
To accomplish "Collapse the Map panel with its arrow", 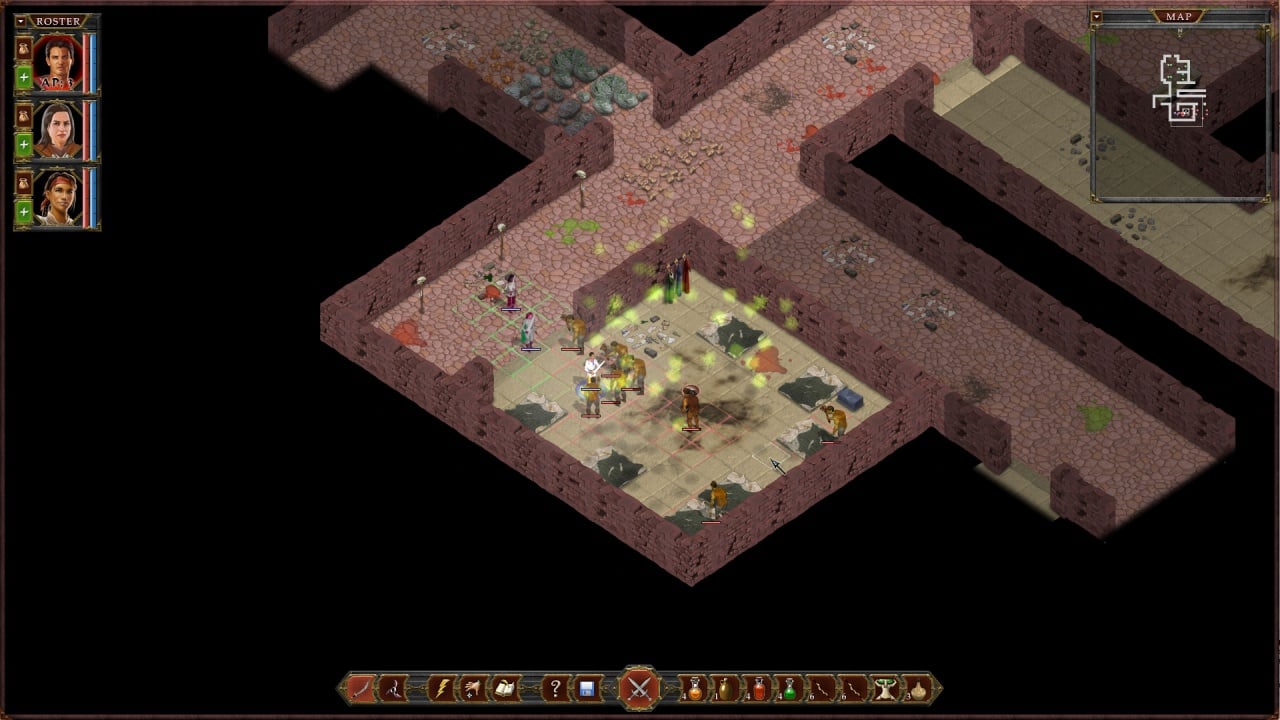I will click(x=1097, y=17).
